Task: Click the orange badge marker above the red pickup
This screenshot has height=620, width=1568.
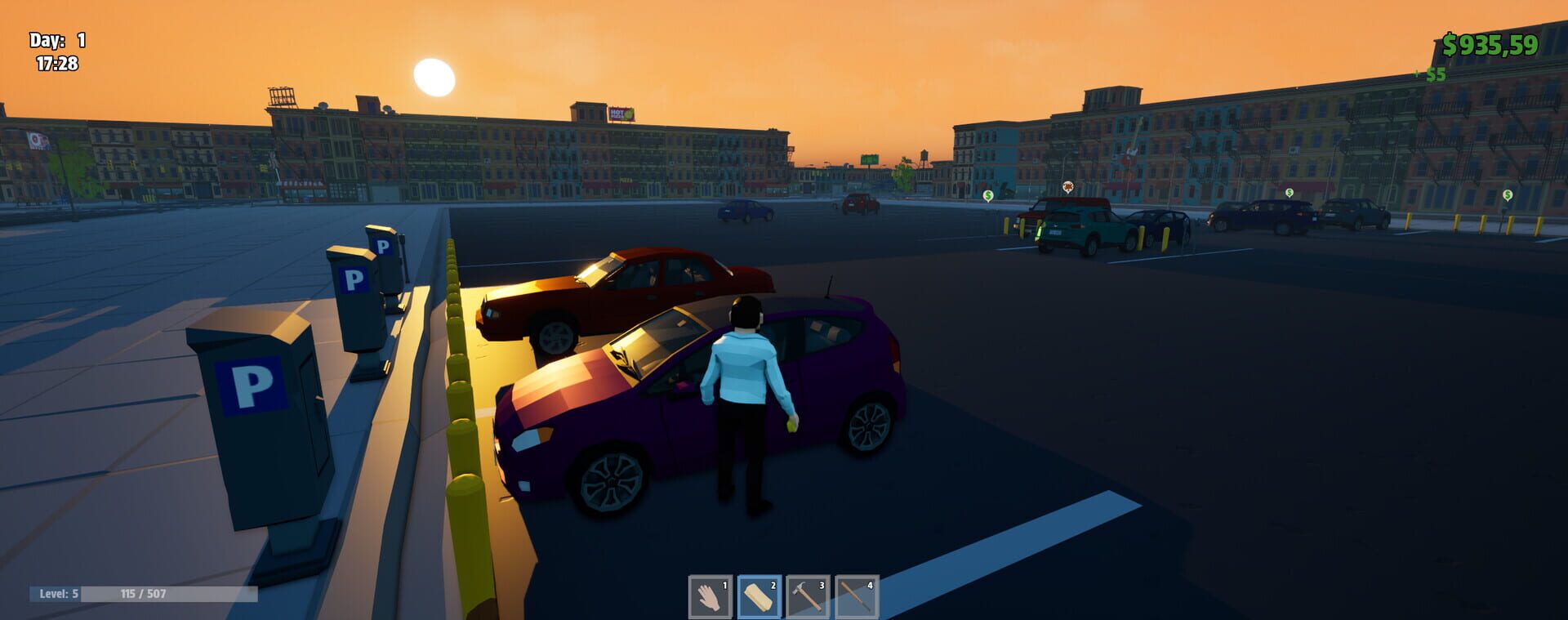Action: tap(1067, 186)
